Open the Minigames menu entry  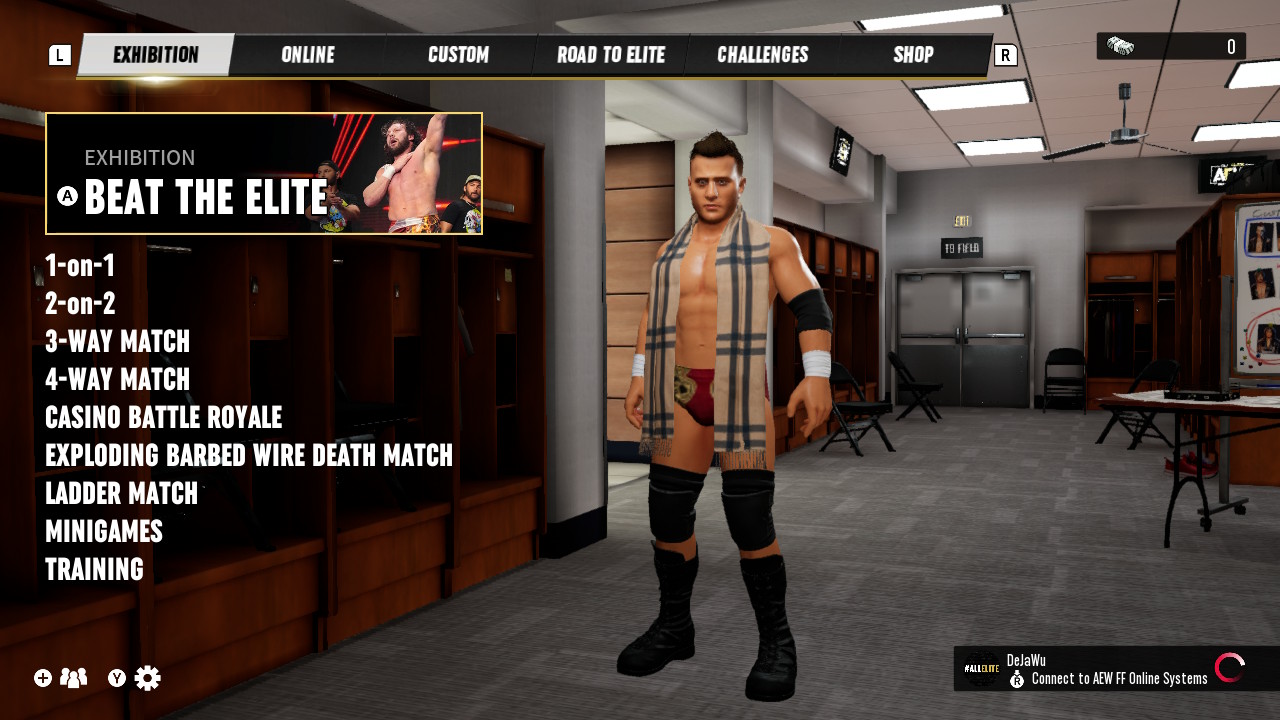[104, 532]
